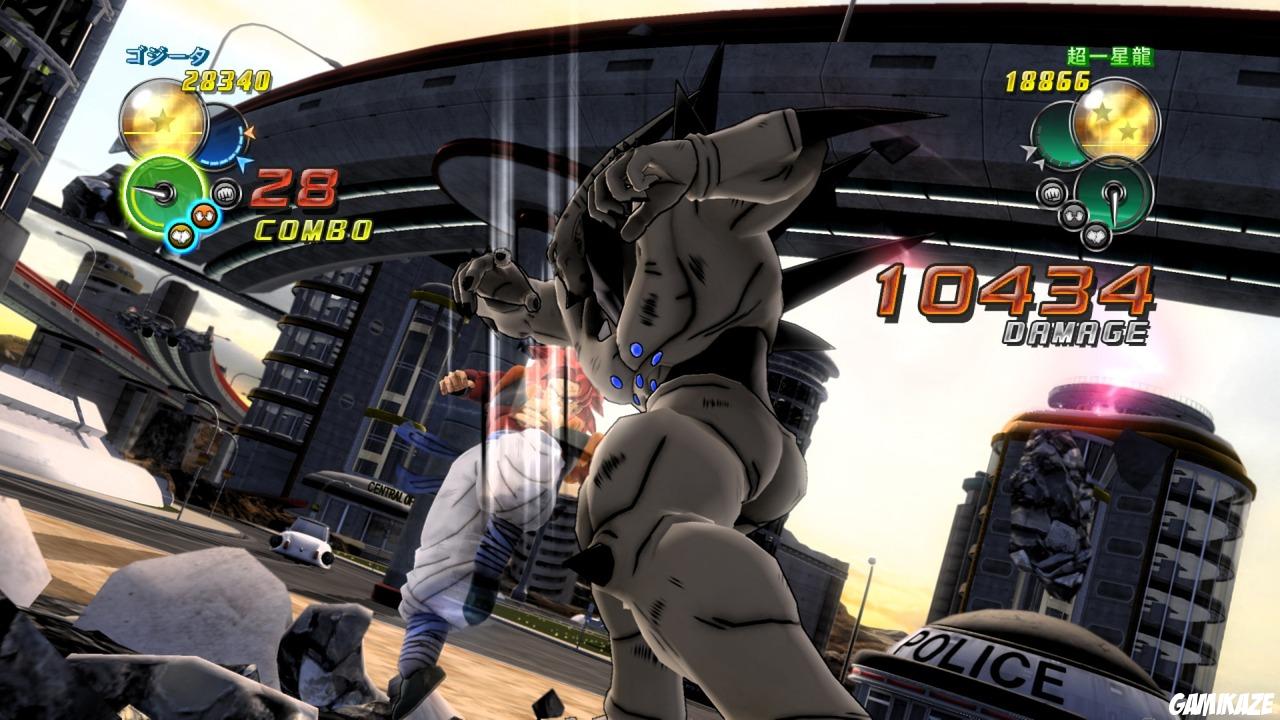Viewport: 1280px width, 720px height.
Task: Select the gloves icon below the right fist icon
Action: pos(1075,216)
